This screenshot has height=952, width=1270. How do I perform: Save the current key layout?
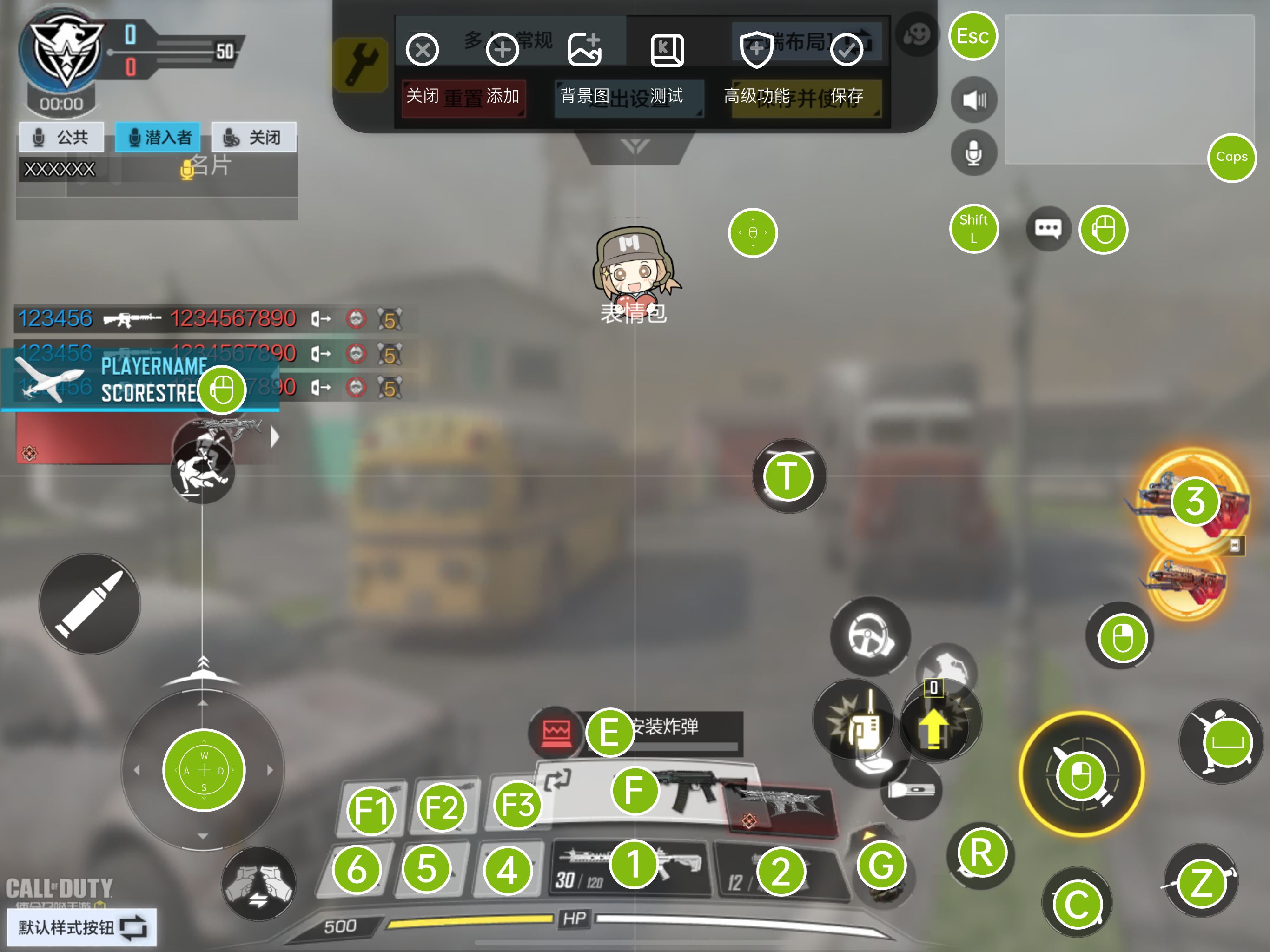coord(847,51)
